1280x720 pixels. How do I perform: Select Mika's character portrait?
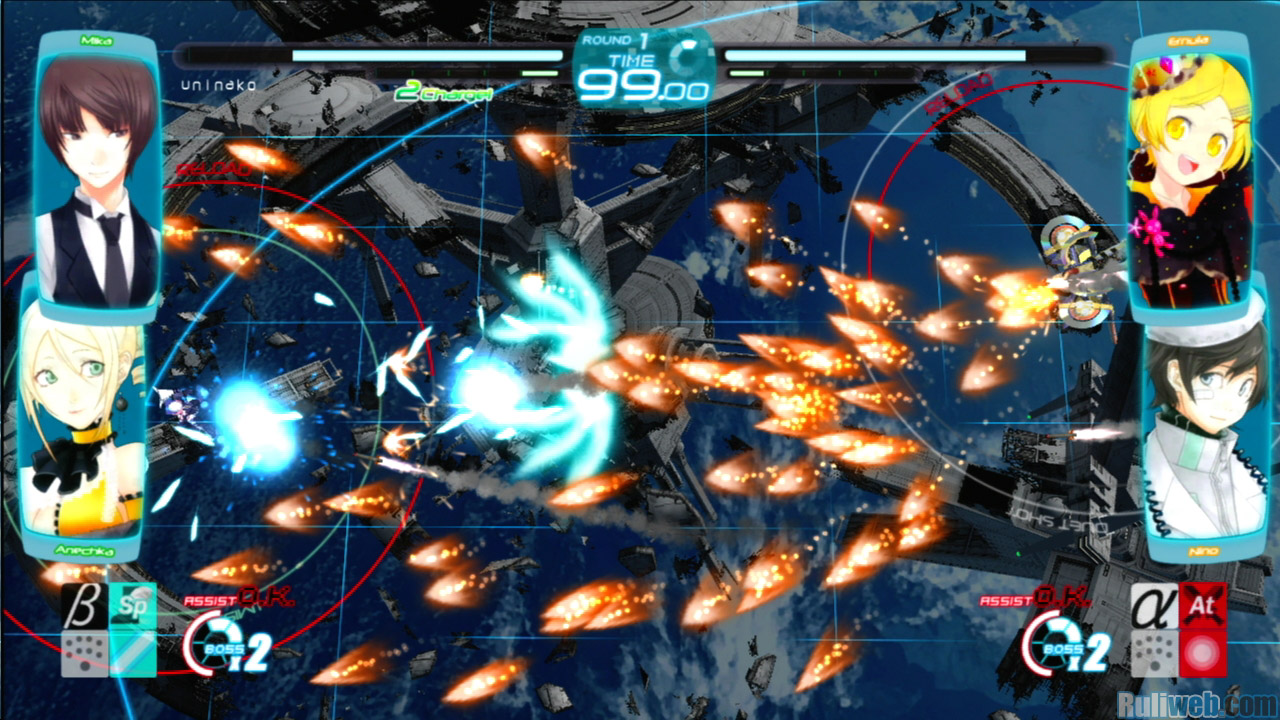[98, 175]
